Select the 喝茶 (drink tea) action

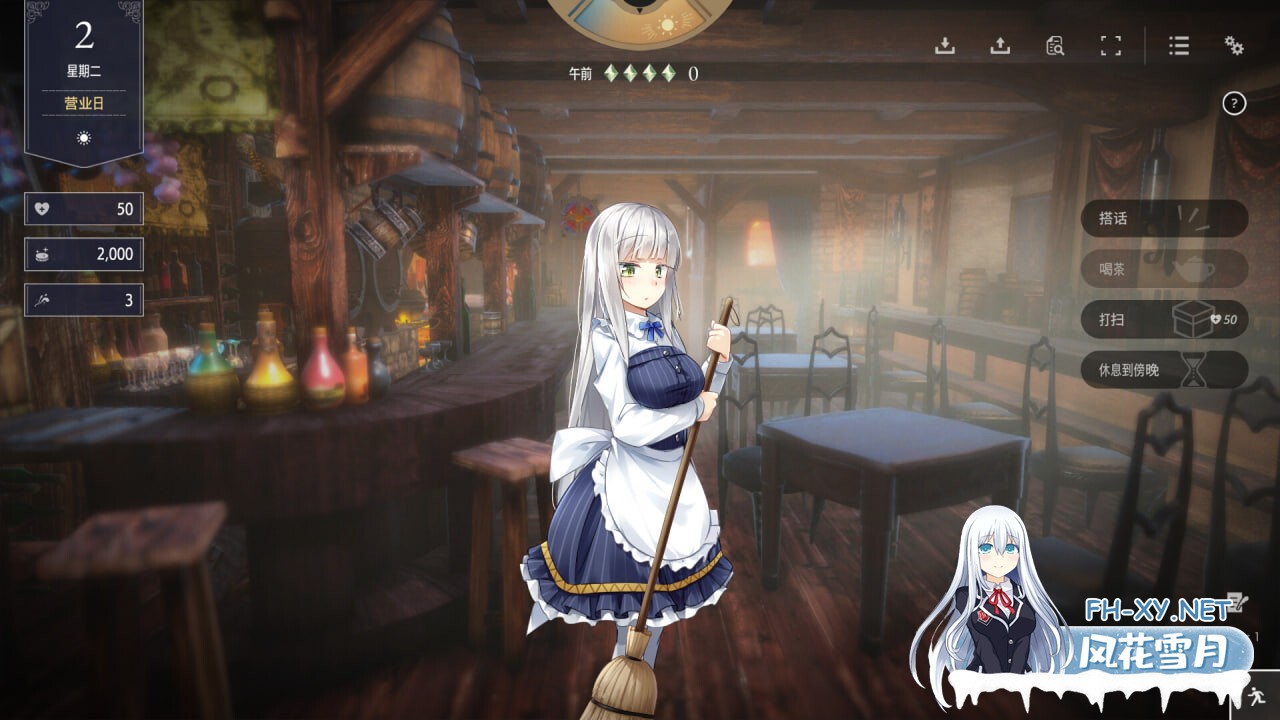[1164, 269]
